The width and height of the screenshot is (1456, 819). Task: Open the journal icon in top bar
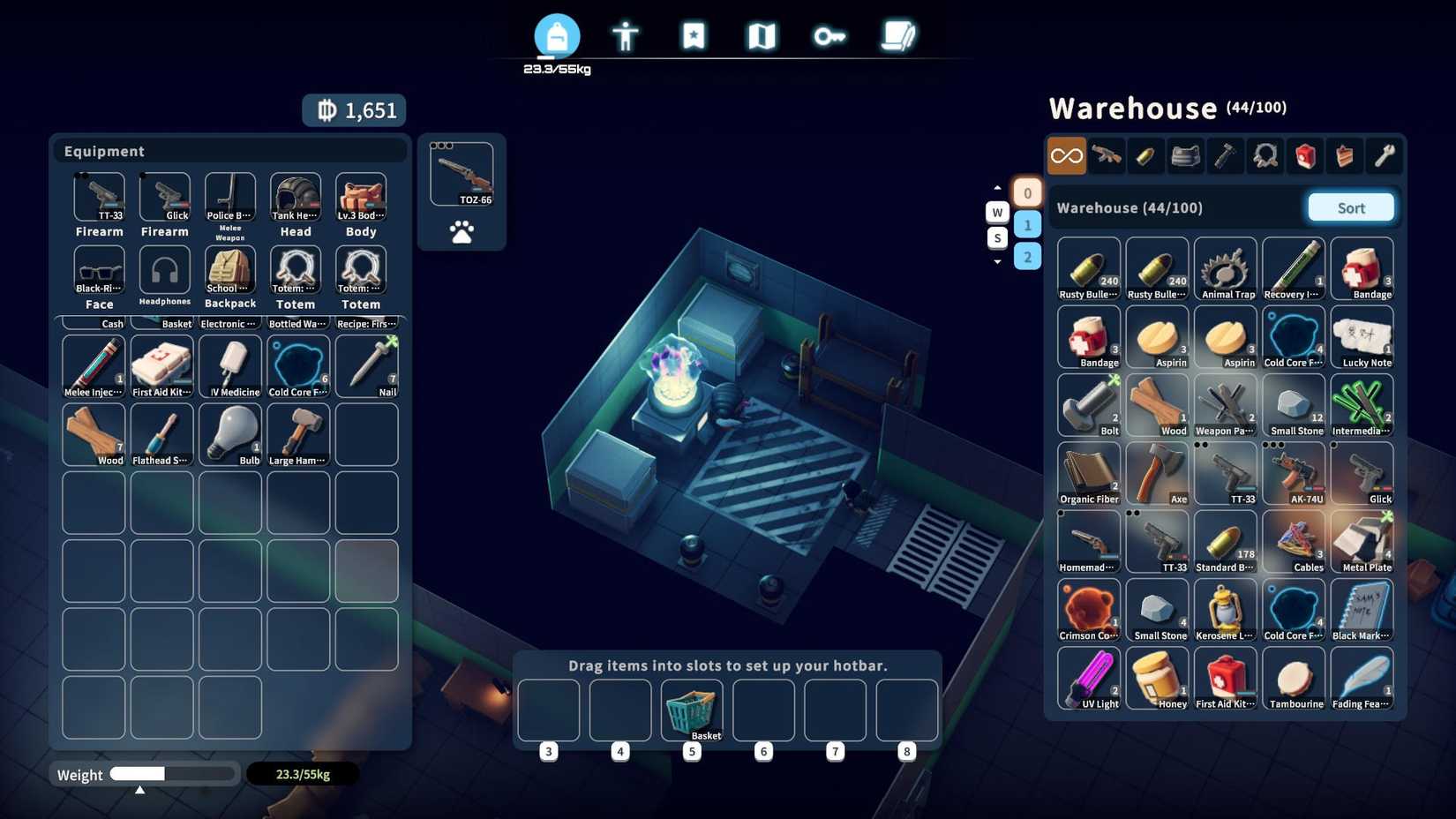pos(898,35)
